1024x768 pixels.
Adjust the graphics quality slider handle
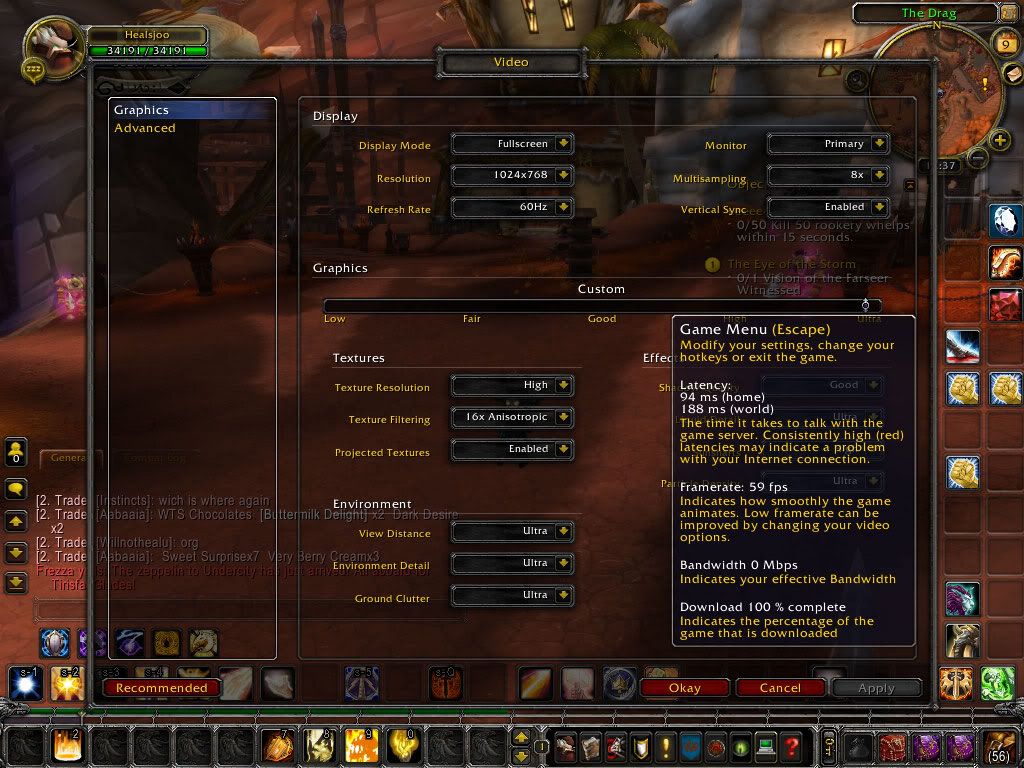pyautogui.click(x=866, y=305)
